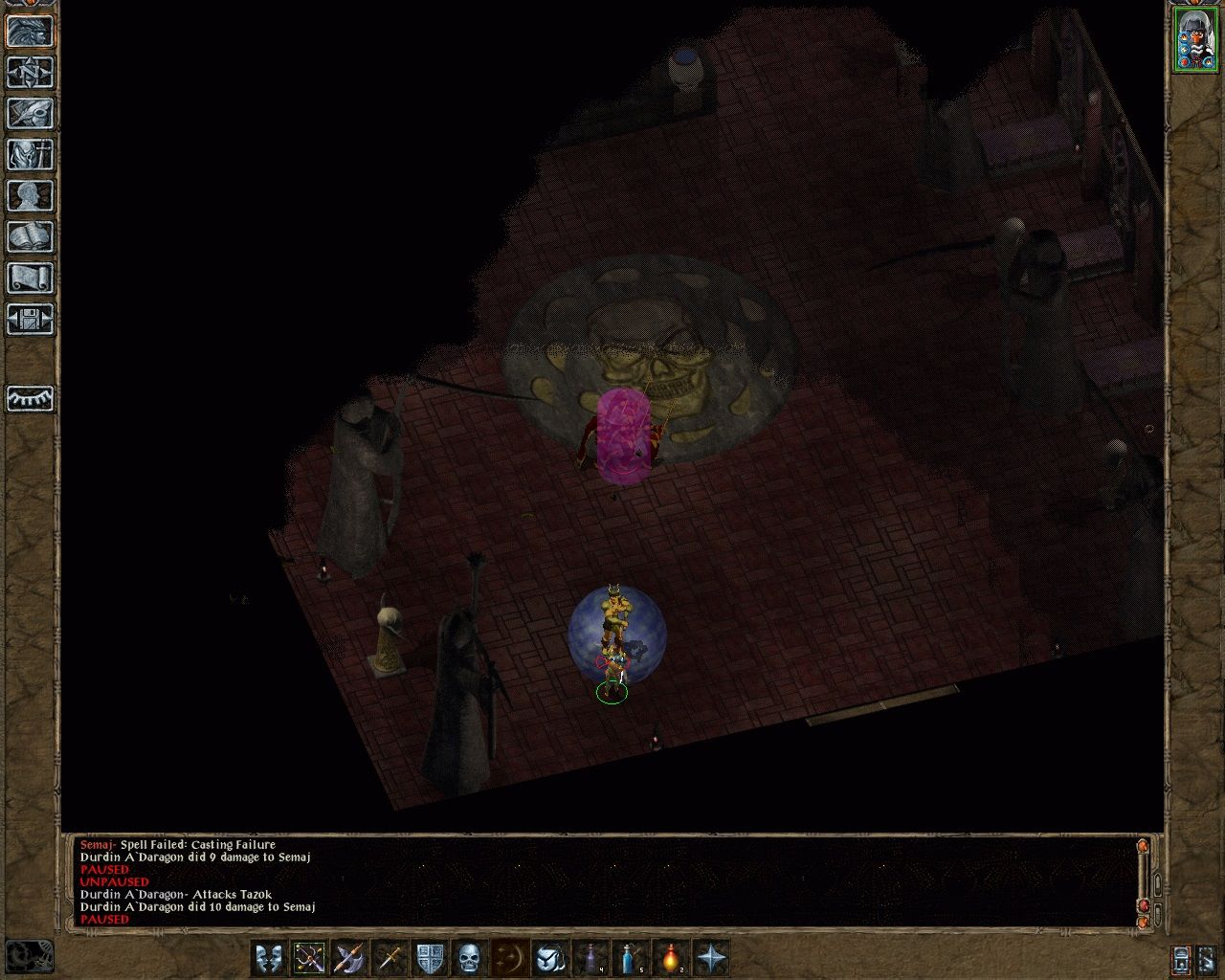
Task: Click the two-masks talk button
Action: point(269,957)
